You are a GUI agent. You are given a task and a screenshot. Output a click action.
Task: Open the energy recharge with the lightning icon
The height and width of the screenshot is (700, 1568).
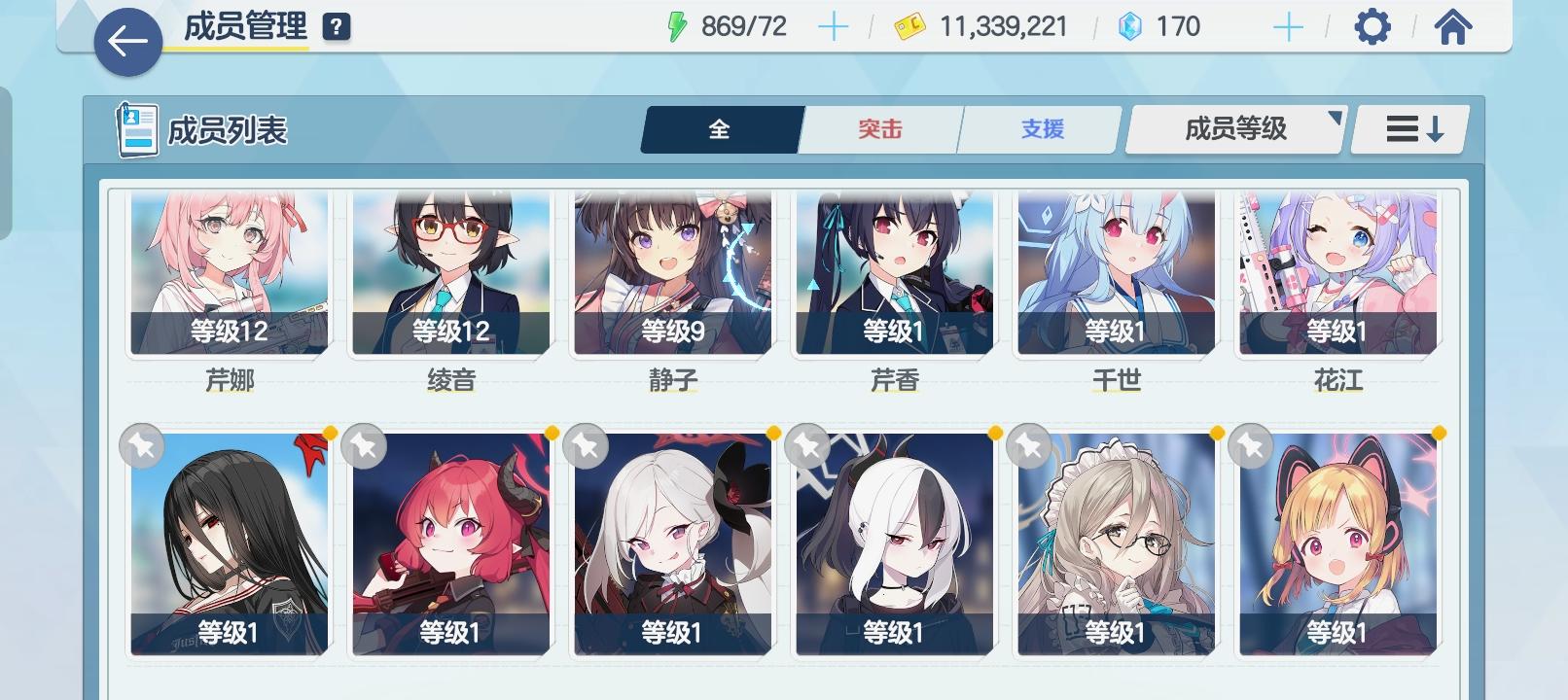[677, 26]
